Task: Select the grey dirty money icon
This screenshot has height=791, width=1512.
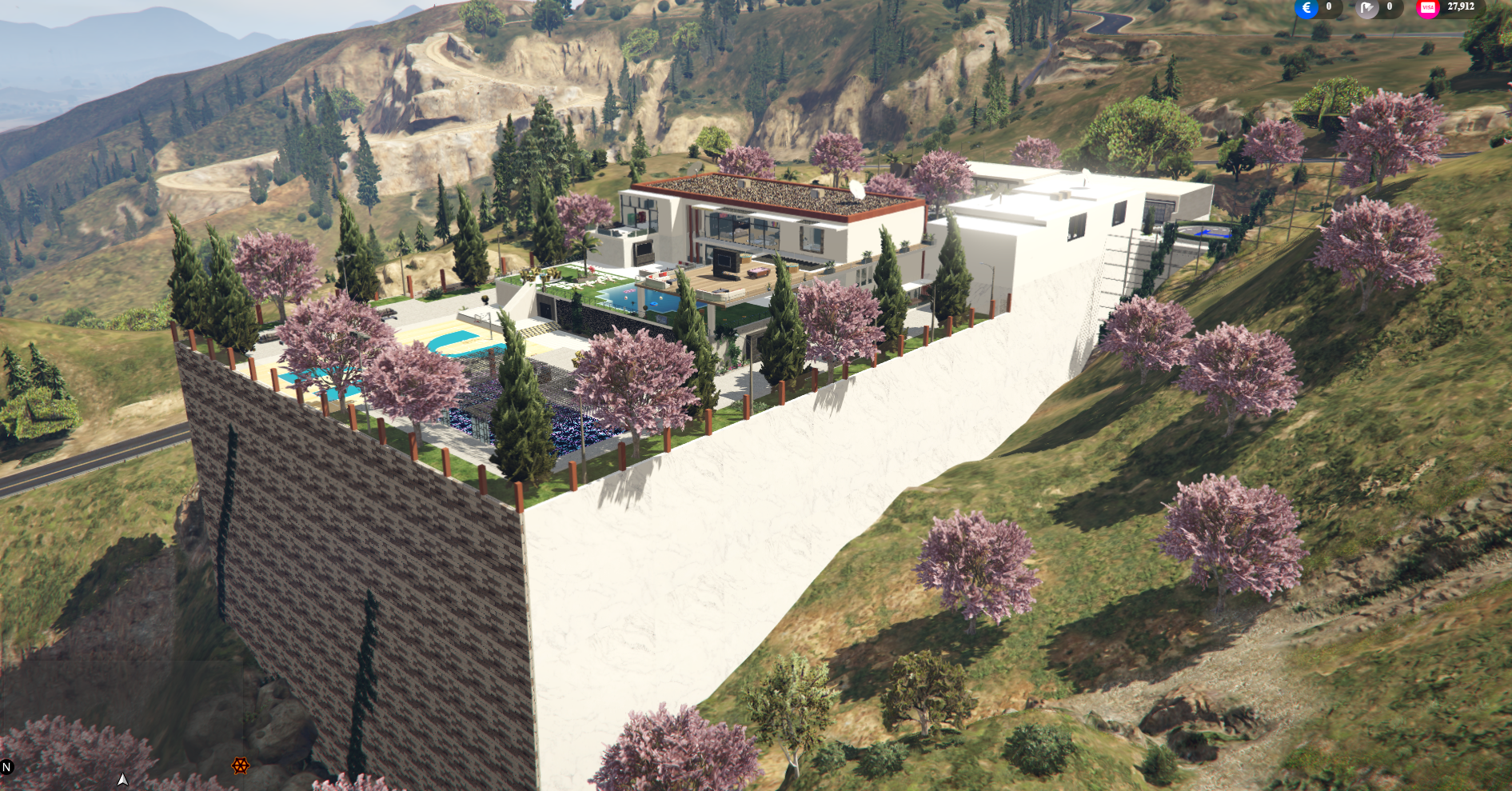Action: pos(1367,8)
